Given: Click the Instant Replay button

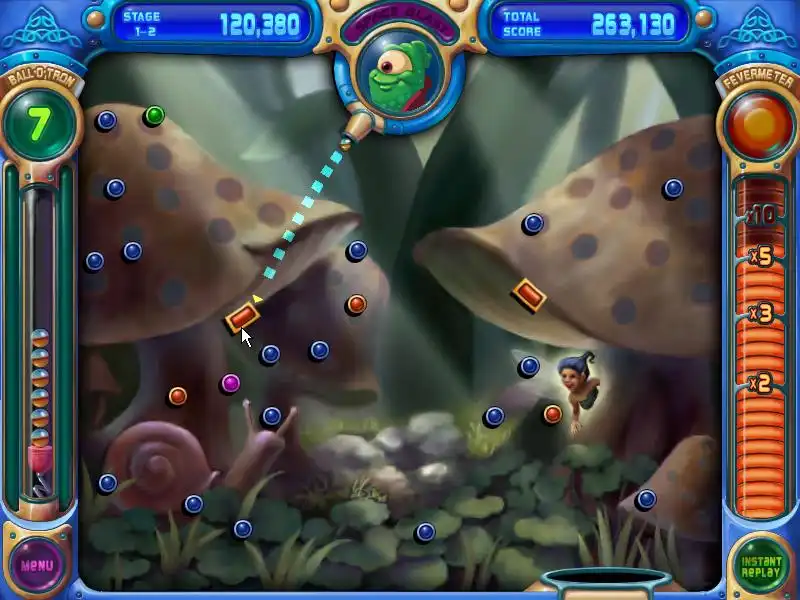Looking at the screenshot, I should (760, 564).
